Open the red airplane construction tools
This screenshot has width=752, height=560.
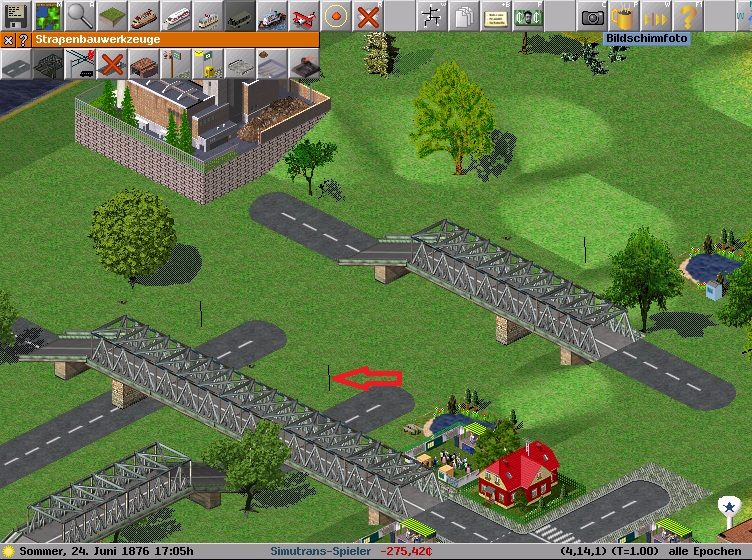click(303, 15)
